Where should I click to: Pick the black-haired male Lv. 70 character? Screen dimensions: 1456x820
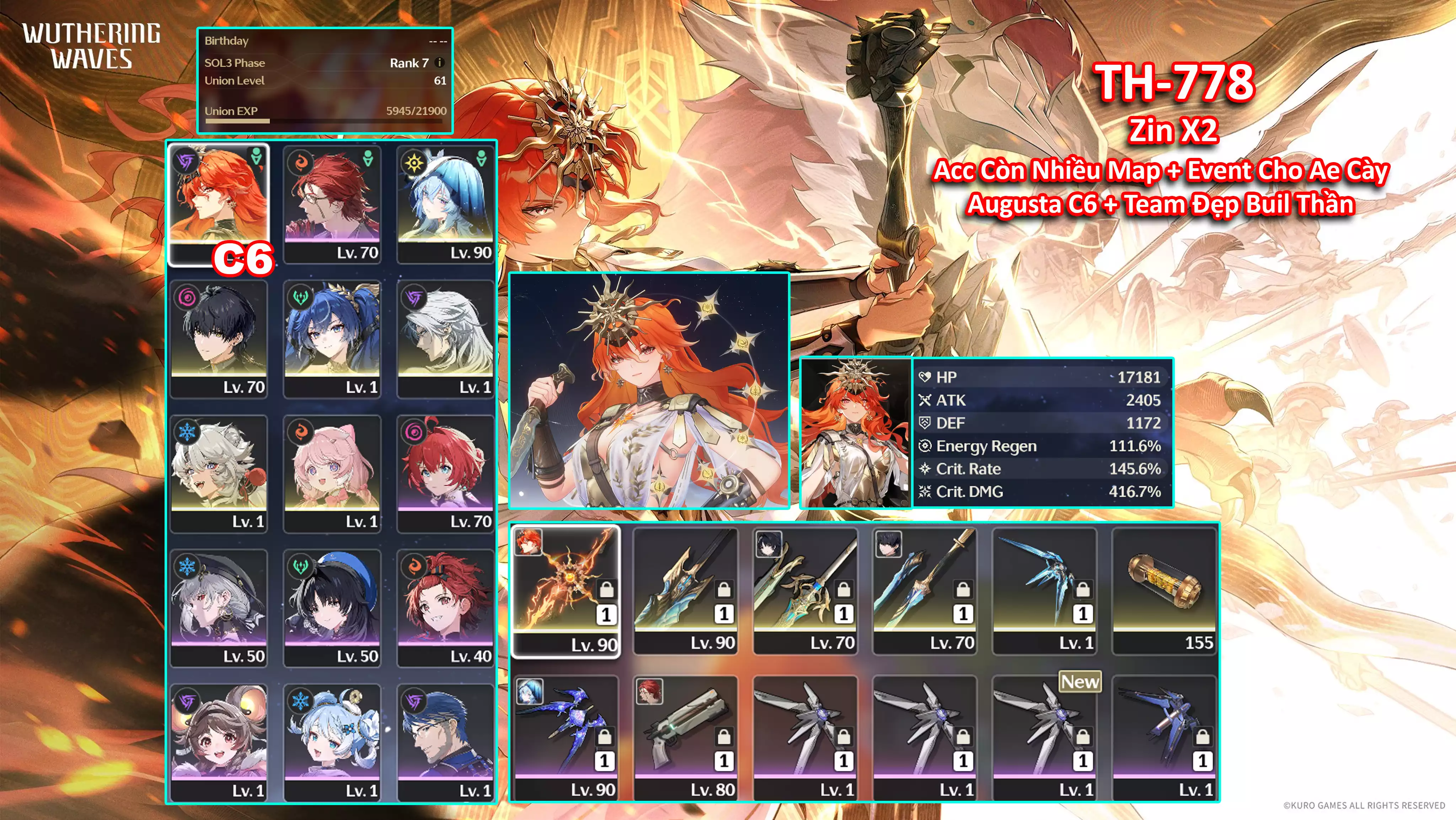(218, 338)
